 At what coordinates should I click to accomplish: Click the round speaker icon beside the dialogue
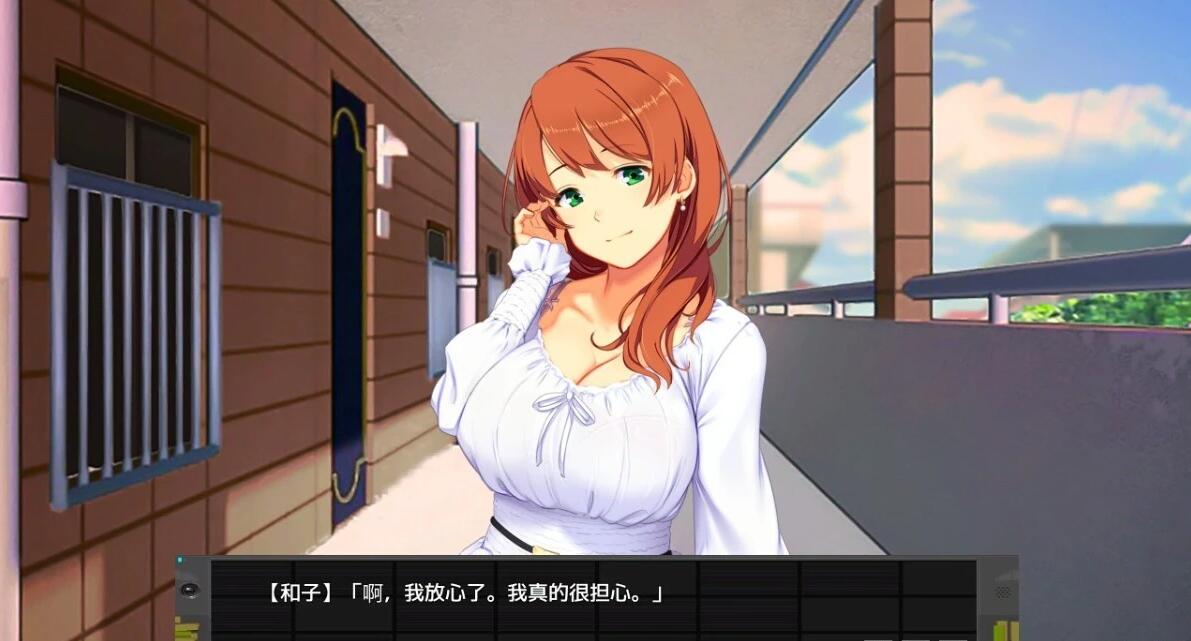pos(190,589)
